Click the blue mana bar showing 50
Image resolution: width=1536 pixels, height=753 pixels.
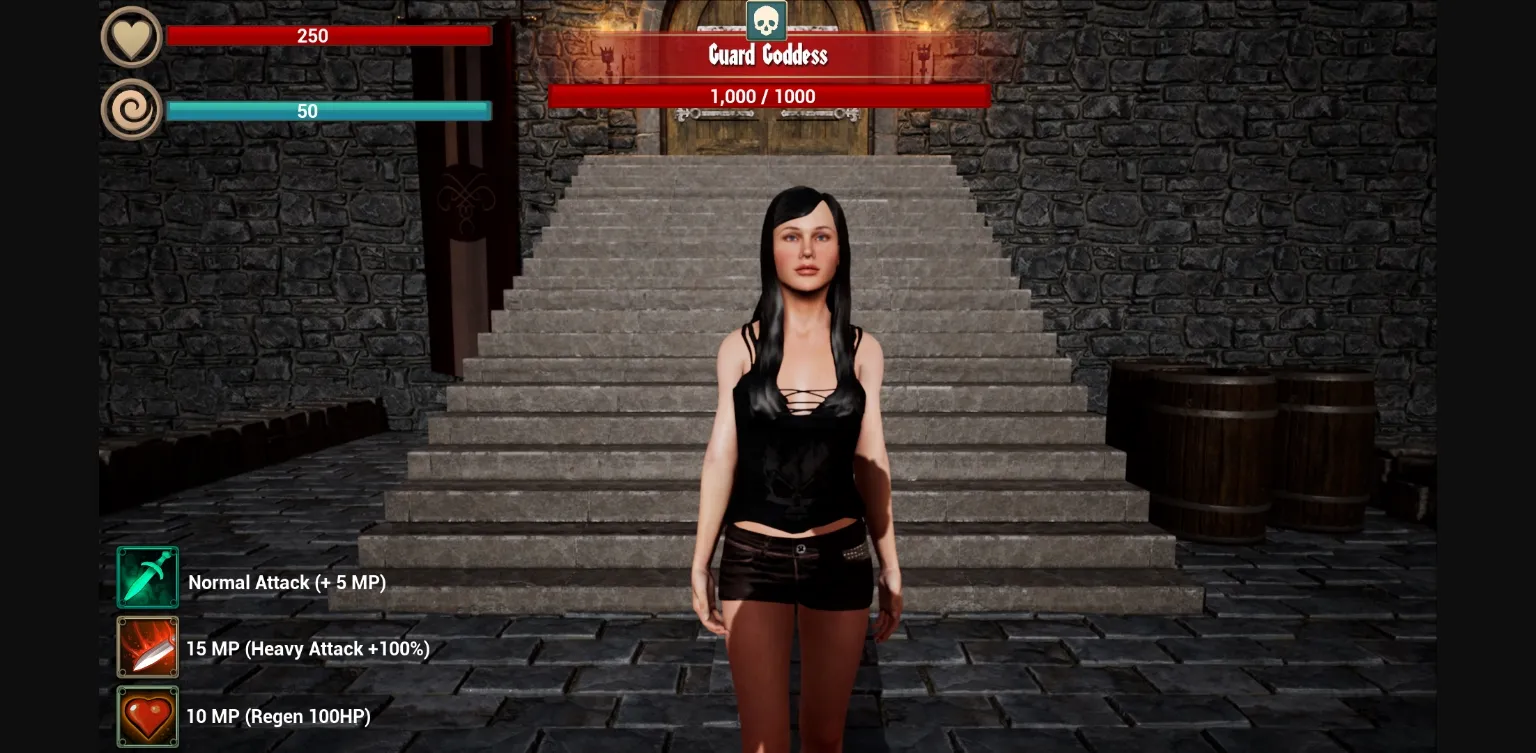(x=329, y=111)
